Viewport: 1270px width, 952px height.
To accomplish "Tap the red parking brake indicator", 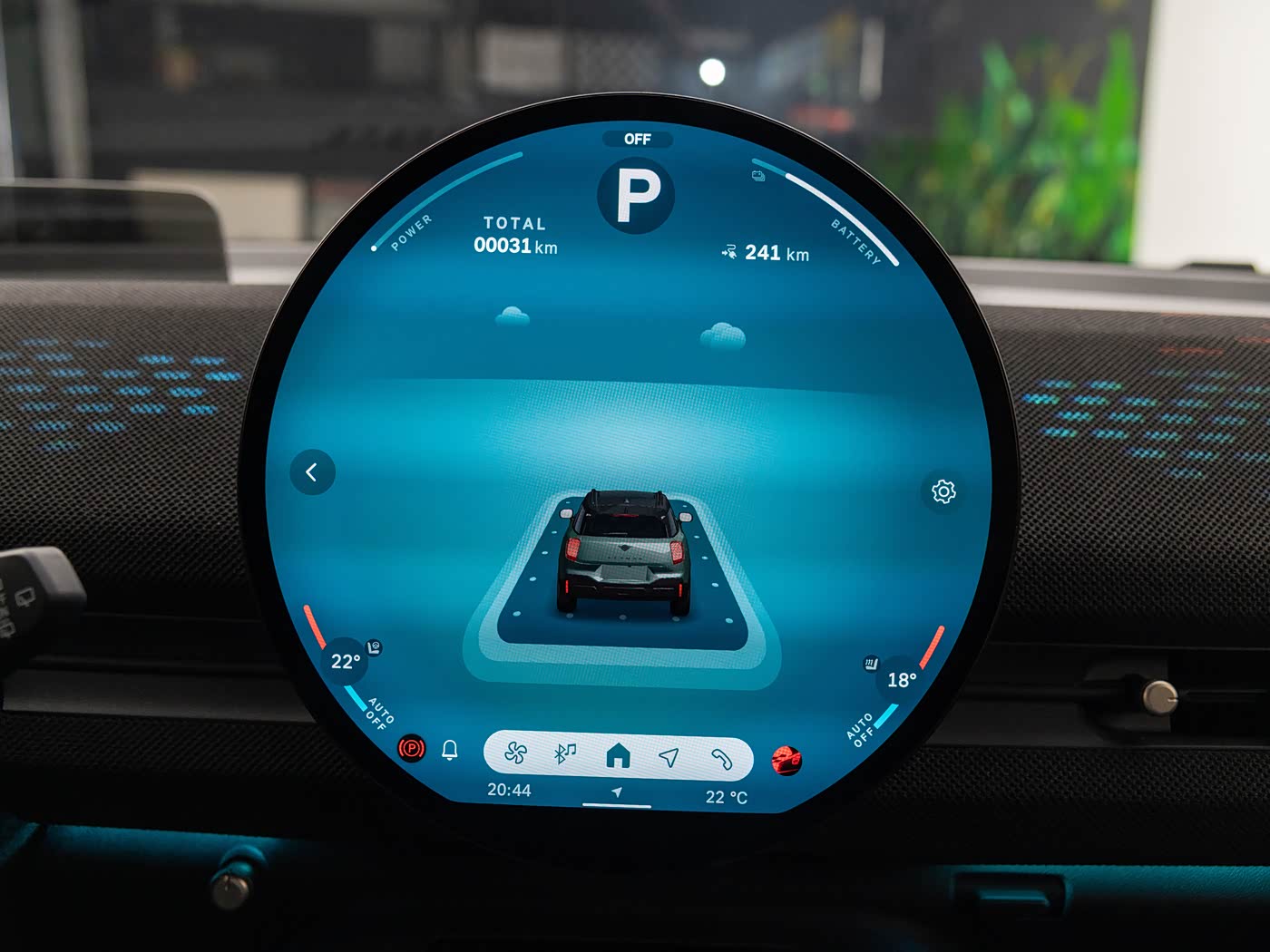I will [412, 748].
